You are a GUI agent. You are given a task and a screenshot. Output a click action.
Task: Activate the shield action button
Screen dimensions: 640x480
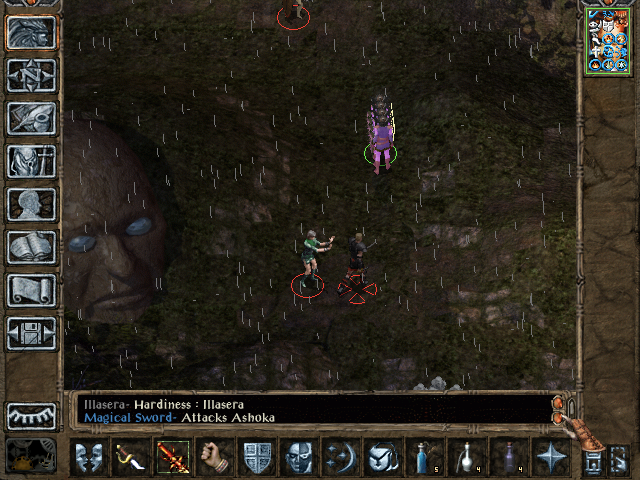click(258, 458)
